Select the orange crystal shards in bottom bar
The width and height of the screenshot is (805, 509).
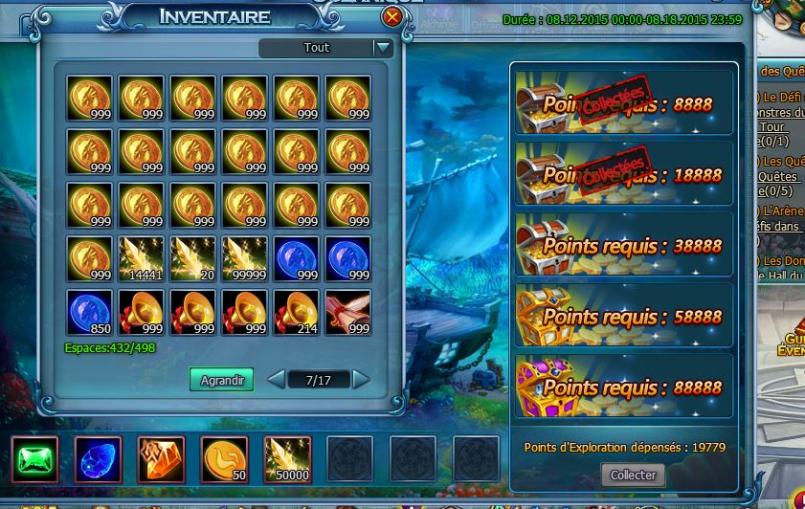[x=161, y=460]
